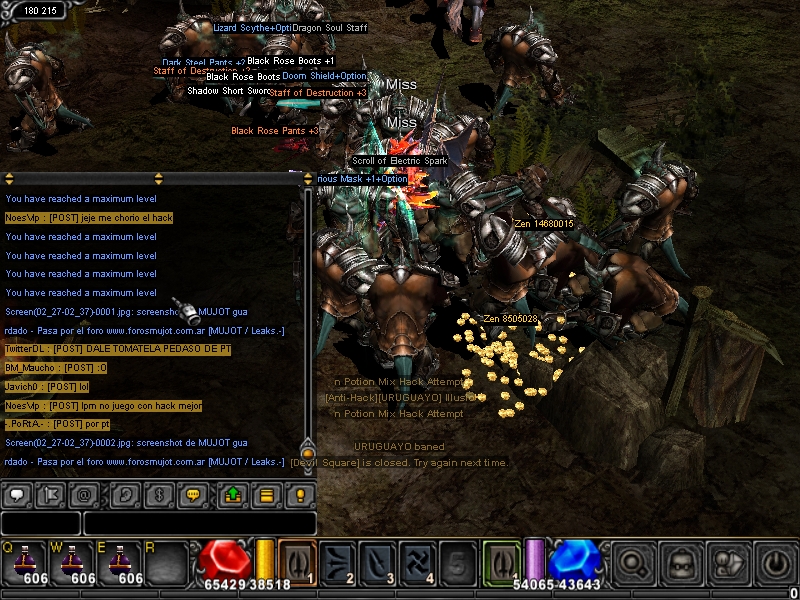Open the magnifying glass menu button

(x=631, y=562)
